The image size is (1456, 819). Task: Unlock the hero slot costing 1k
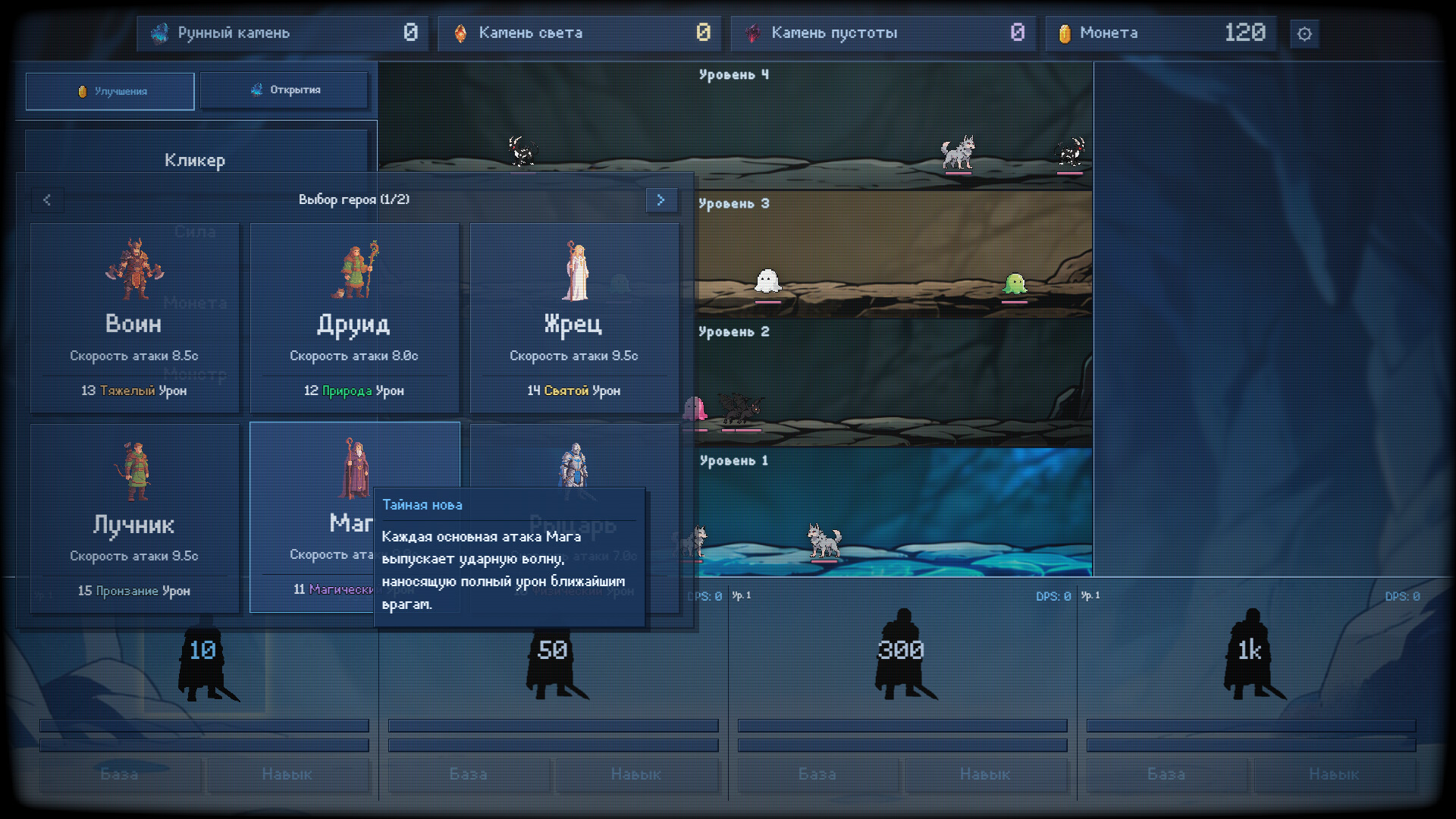click(1250, 652)
